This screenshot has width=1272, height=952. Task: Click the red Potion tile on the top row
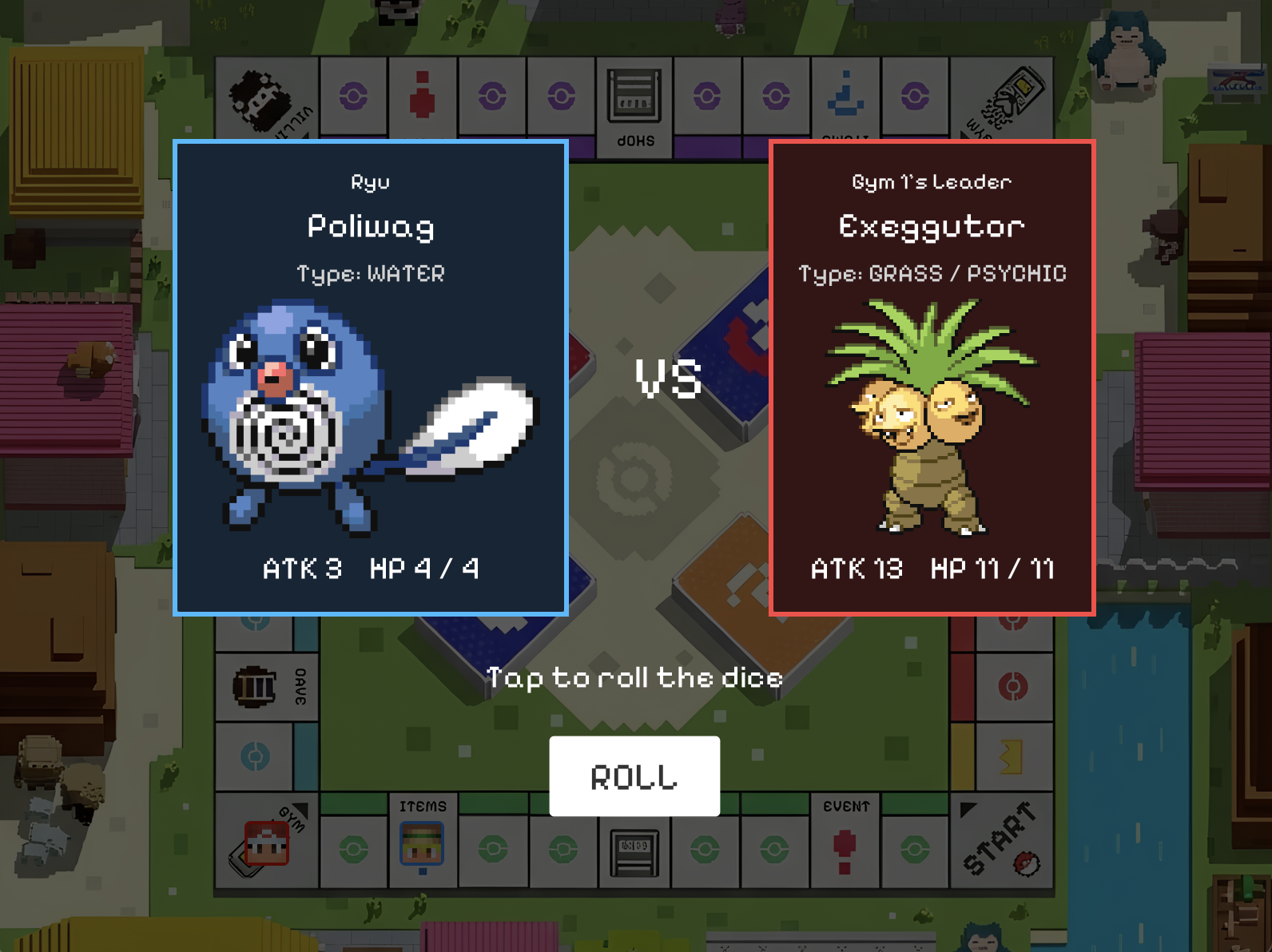coord(423,92)
